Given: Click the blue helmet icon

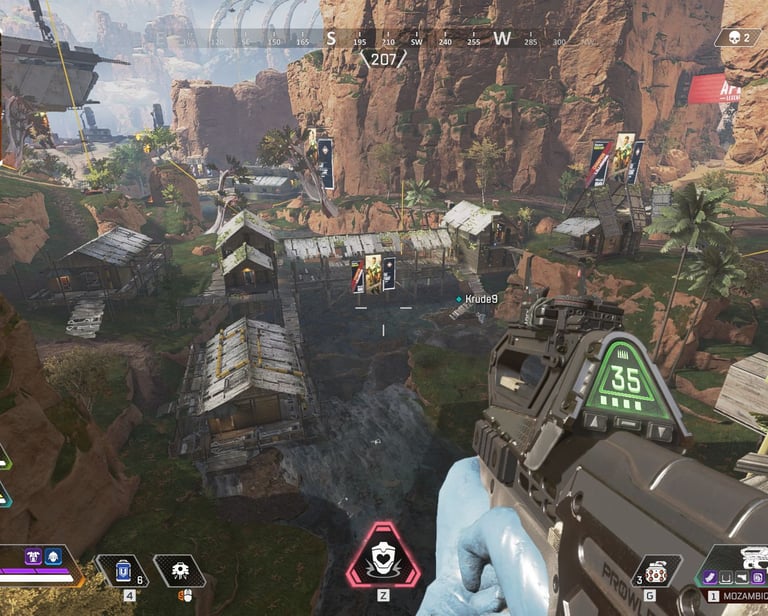Looking at the screenshot, I should [x=52, y=556].
